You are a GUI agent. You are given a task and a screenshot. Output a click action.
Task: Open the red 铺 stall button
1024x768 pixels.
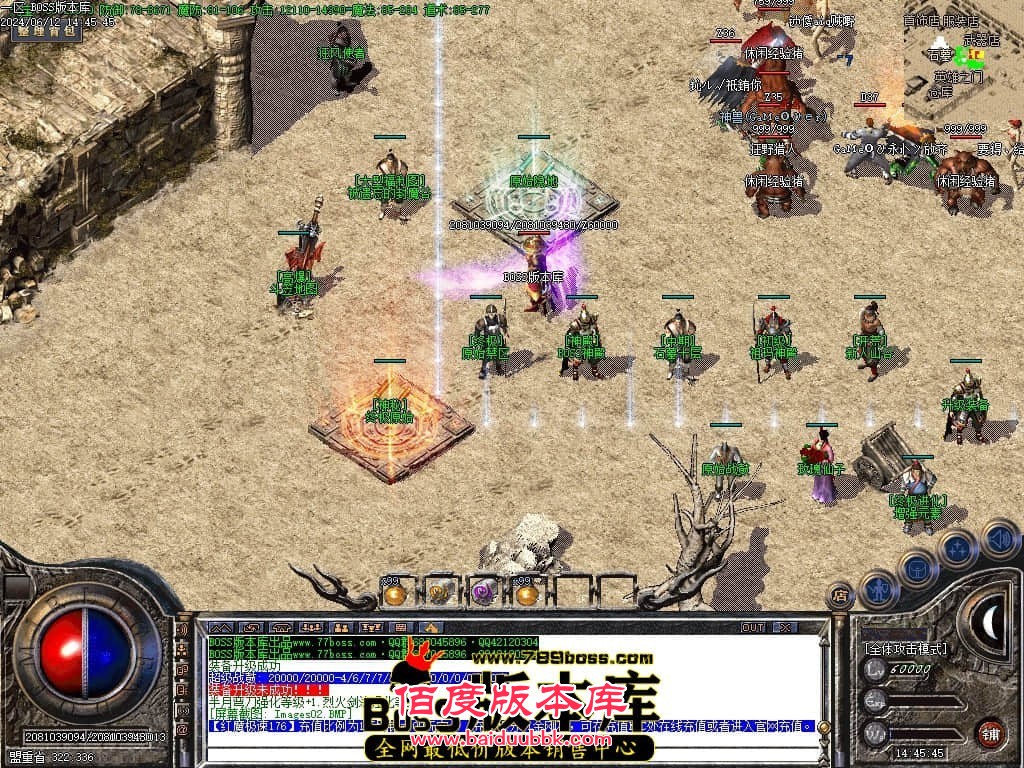tap(990, 732)
